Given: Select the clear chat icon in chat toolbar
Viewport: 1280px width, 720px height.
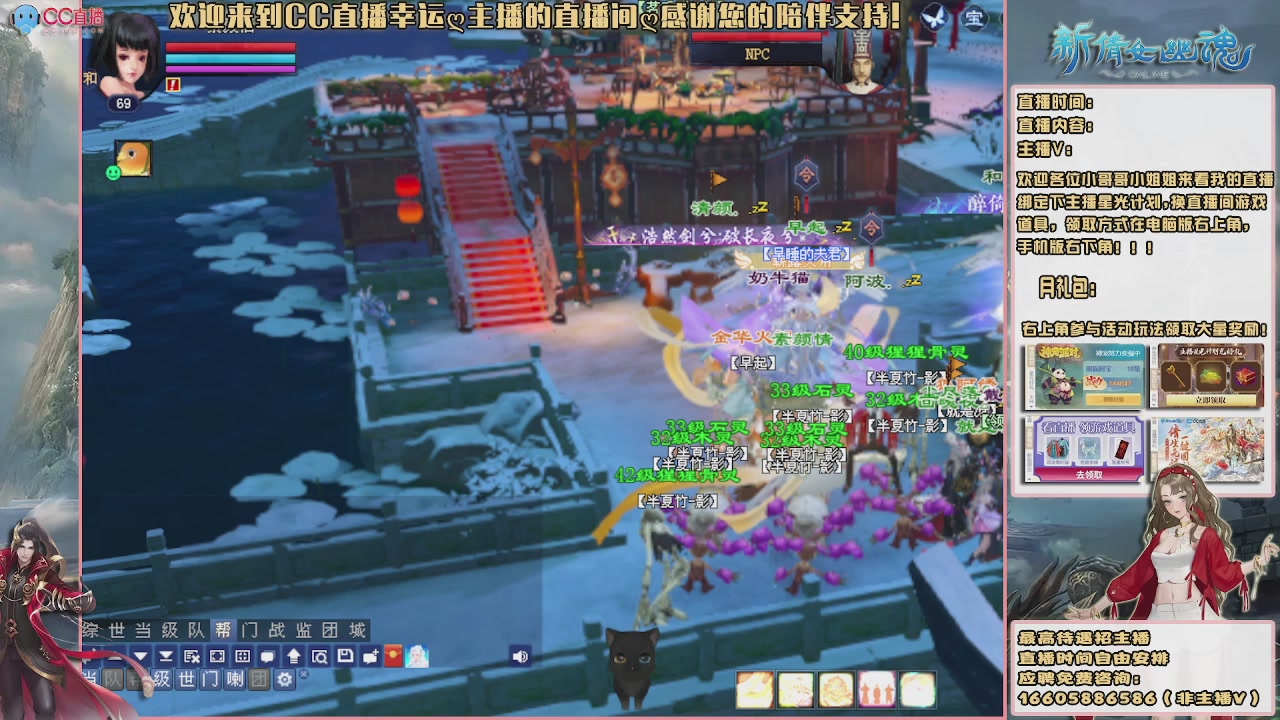Looking at the screenshot, I should point(192,657).
